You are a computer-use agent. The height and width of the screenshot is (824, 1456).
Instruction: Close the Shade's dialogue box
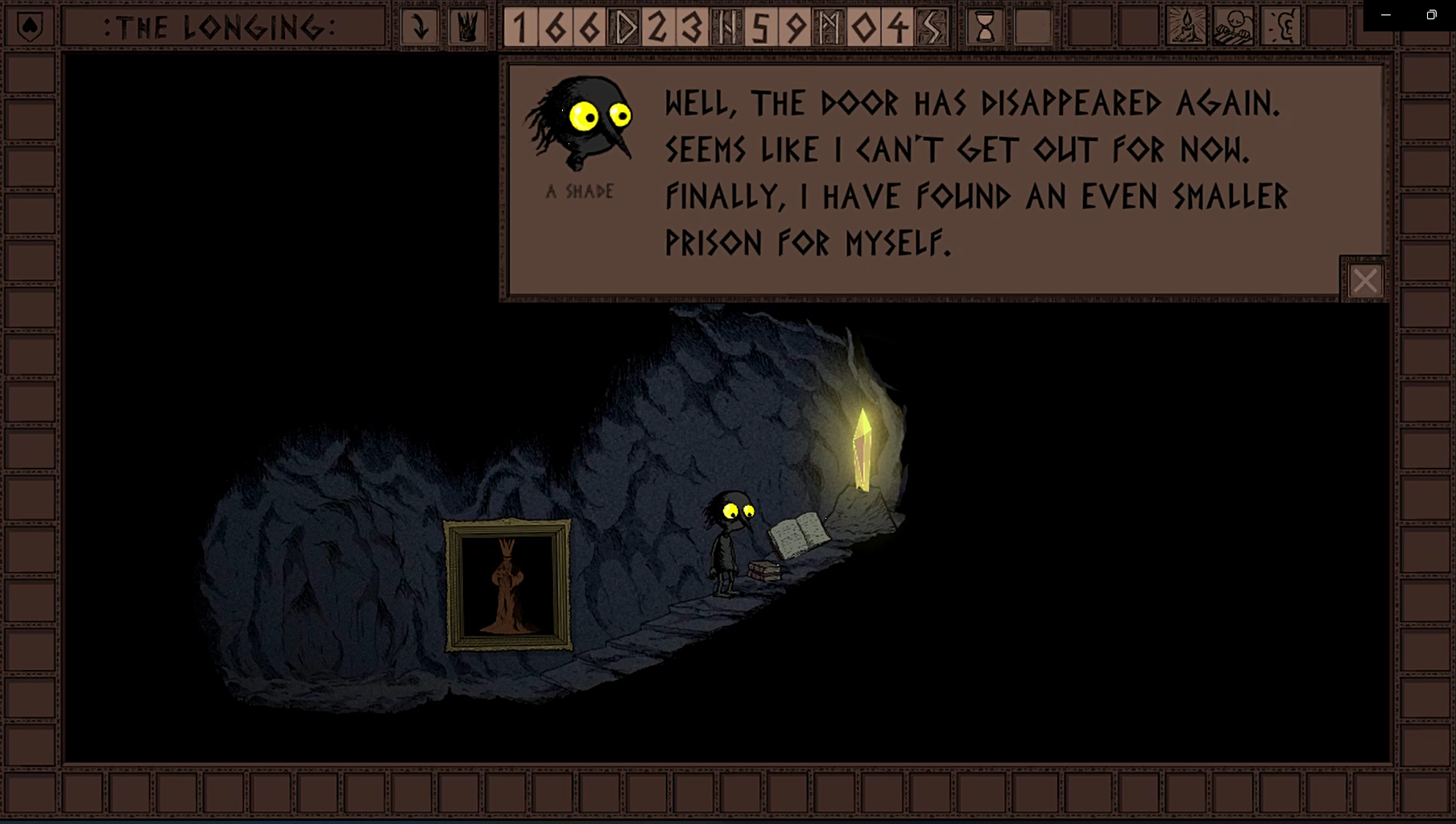(x=1364, y=280)
